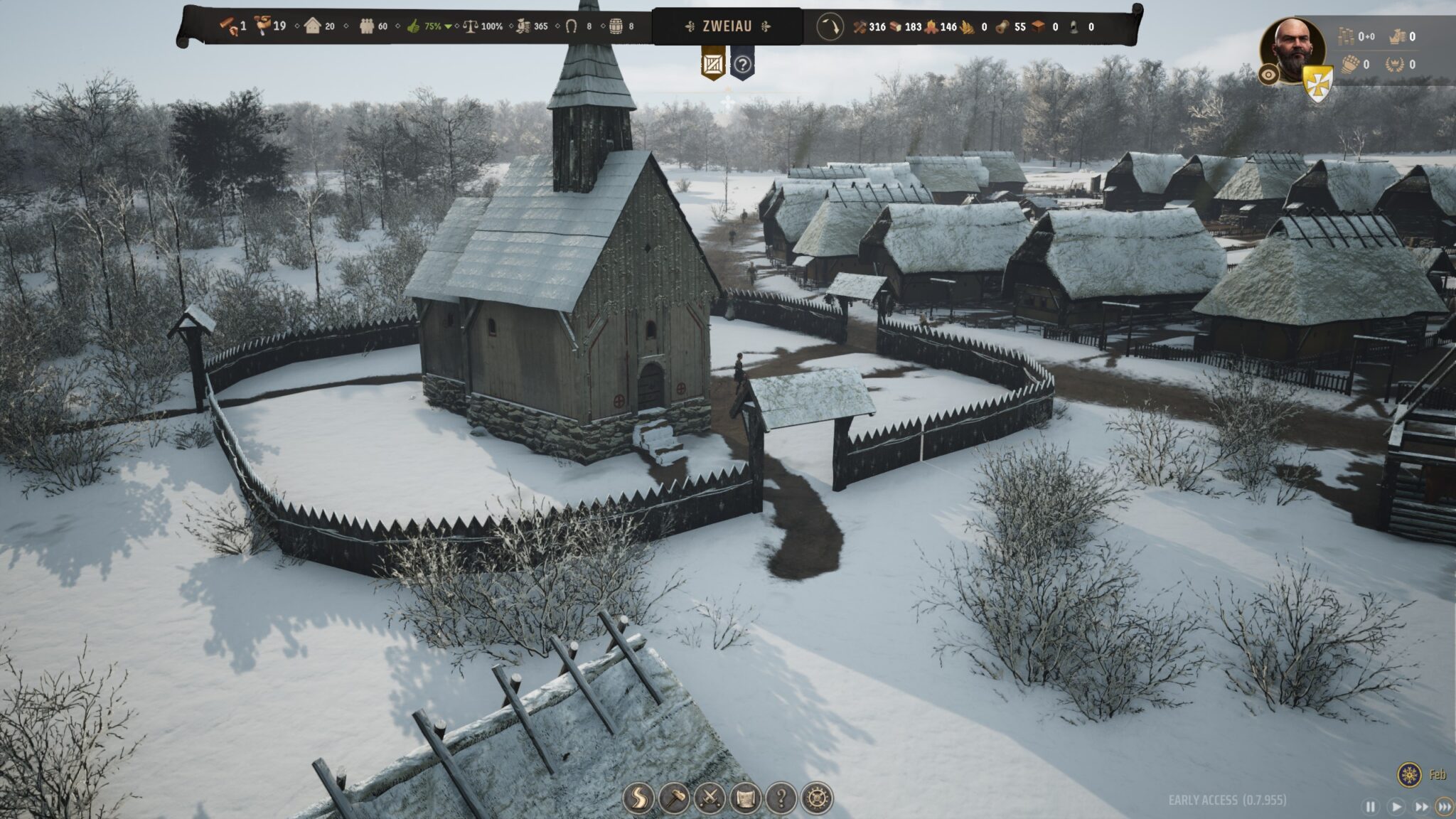Open the ship wheel settings menu

point(816,798)
